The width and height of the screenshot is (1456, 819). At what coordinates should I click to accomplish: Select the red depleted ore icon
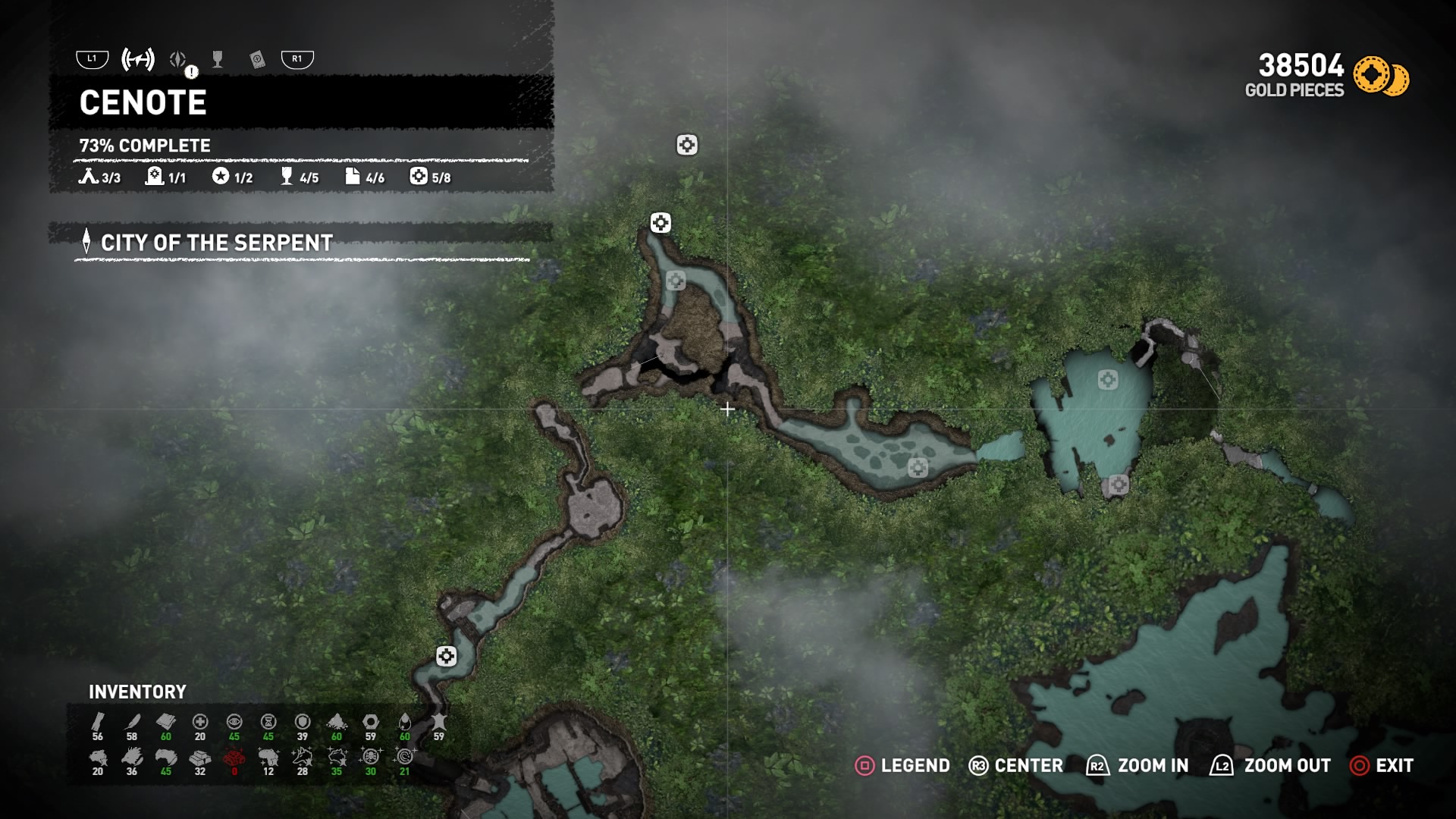click(234, 758)
